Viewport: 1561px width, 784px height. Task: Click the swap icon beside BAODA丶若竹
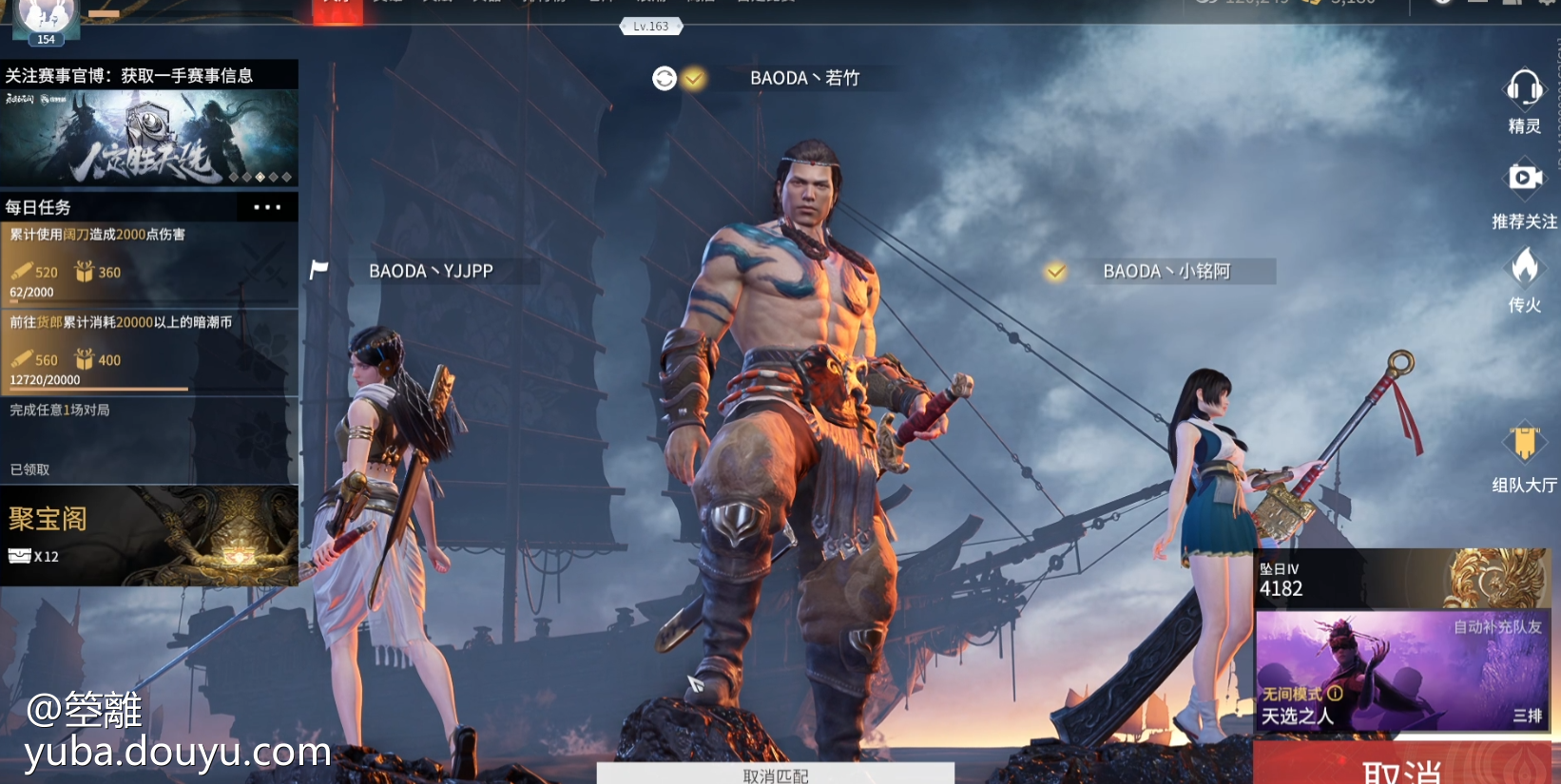pyautogui.click(x=665, y=79)
